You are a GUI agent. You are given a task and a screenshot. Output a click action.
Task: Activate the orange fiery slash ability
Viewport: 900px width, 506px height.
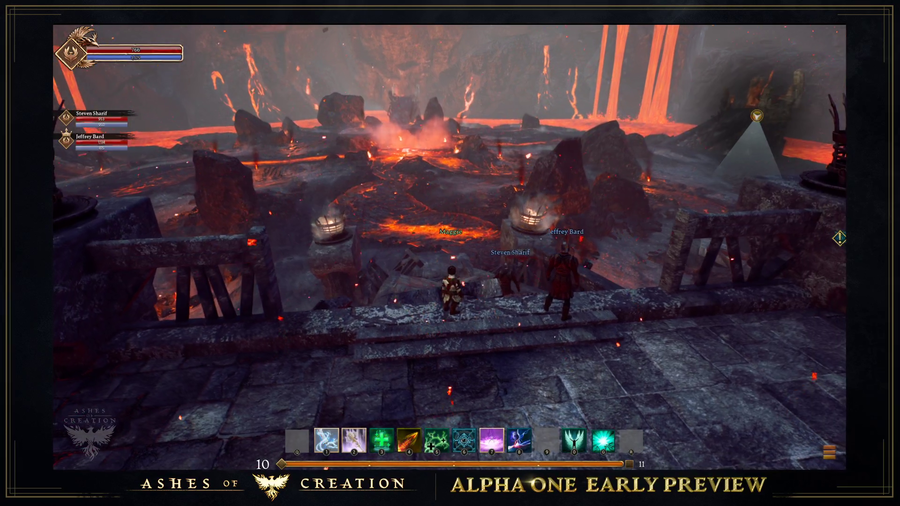[x=408, y=440]
